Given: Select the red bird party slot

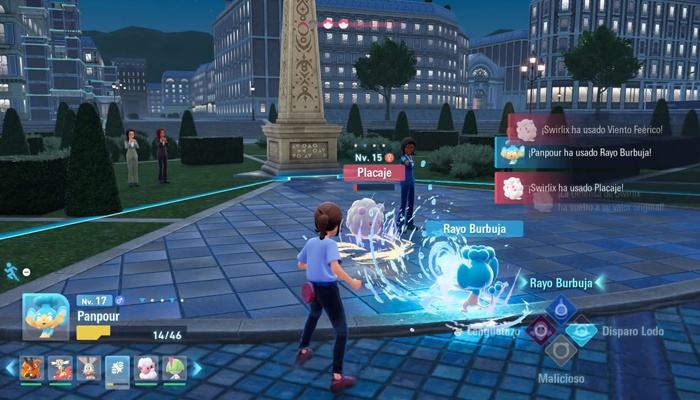Looking at the screenshot, I should [x=60, y=368].
